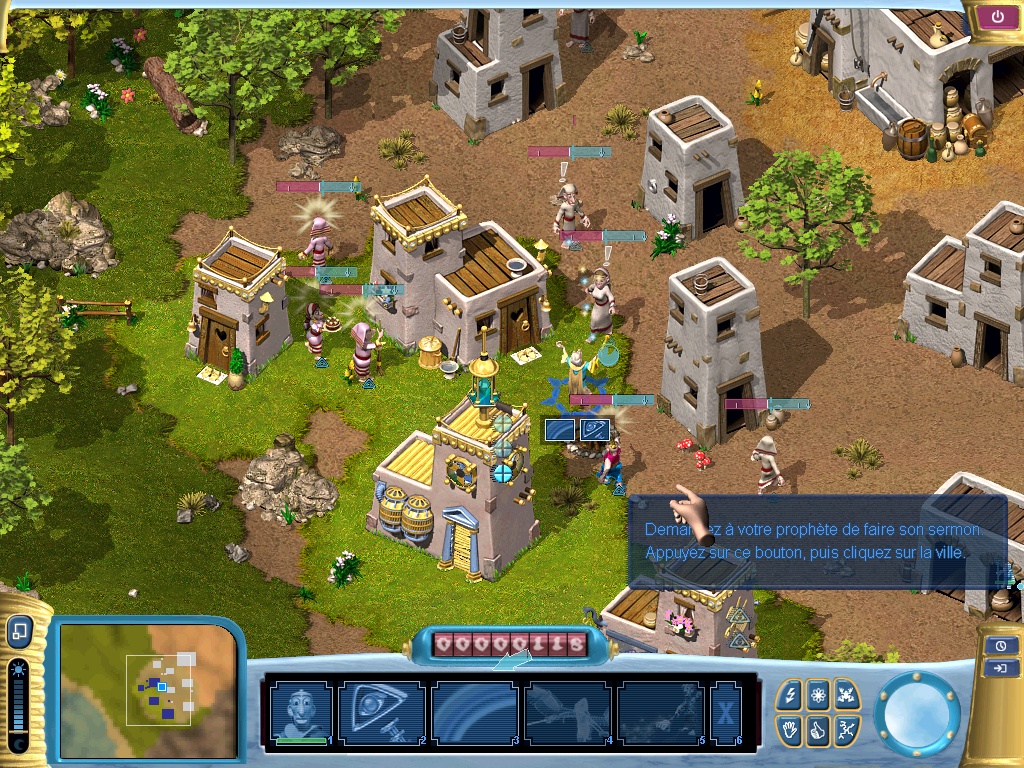The width and height of the screenshot is (1024, 768).
Task: Activate the eye-pyramid sermon power
Action: pos(382,712)
